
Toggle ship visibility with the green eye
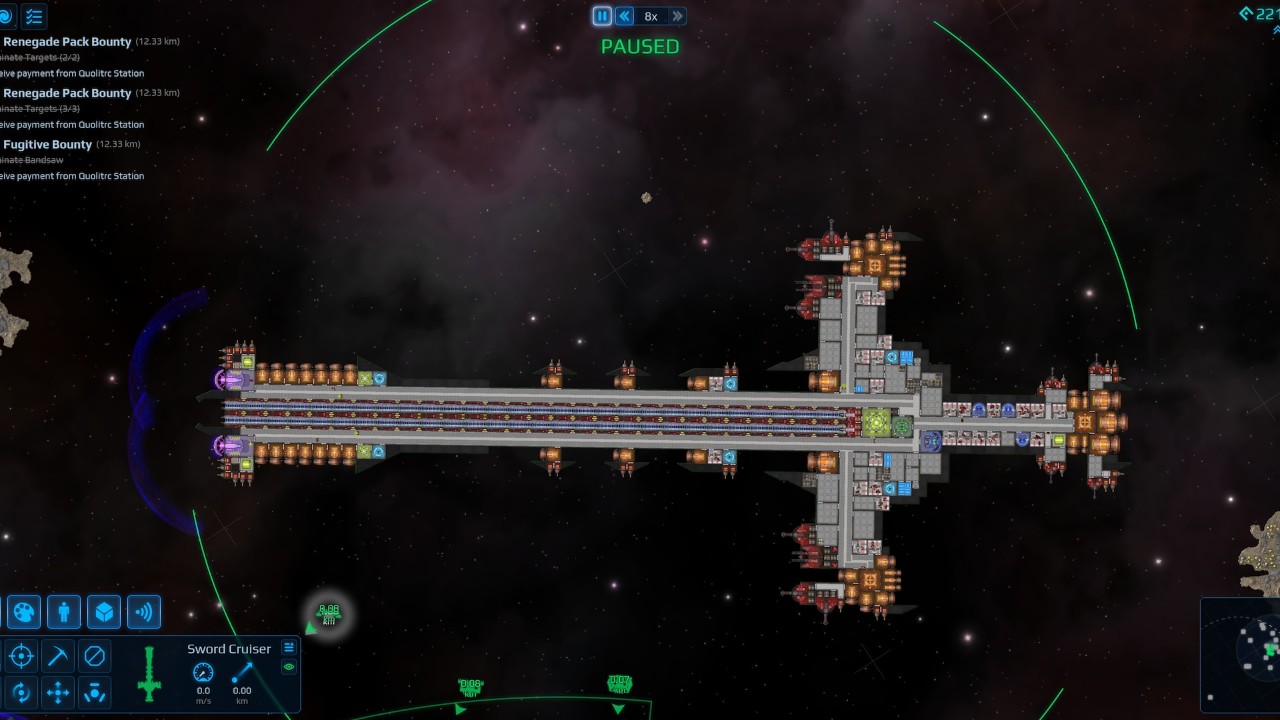289,667
